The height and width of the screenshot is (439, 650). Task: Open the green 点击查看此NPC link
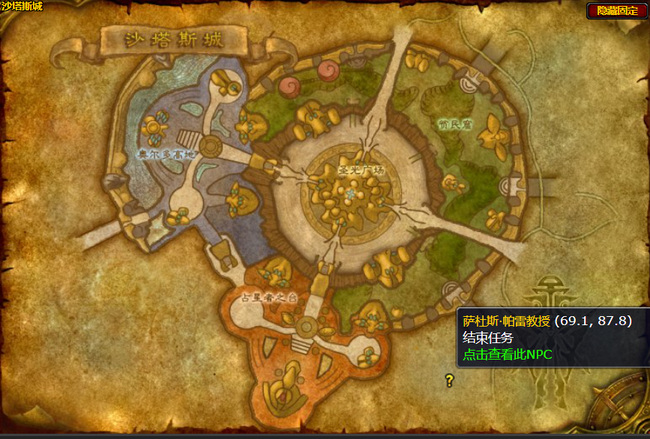tap(506, 354)
